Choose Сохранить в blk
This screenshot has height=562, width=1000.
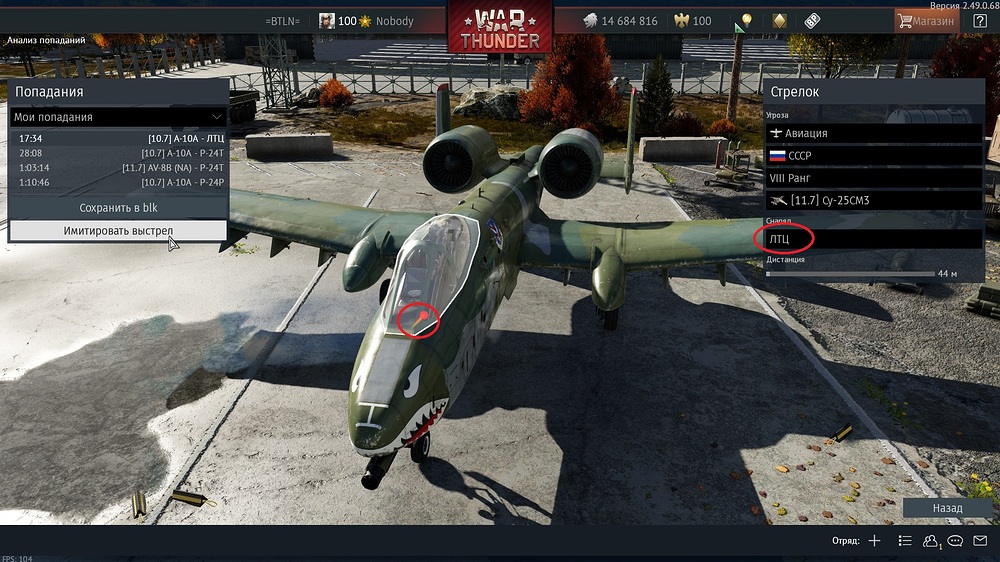pos(118,208)
